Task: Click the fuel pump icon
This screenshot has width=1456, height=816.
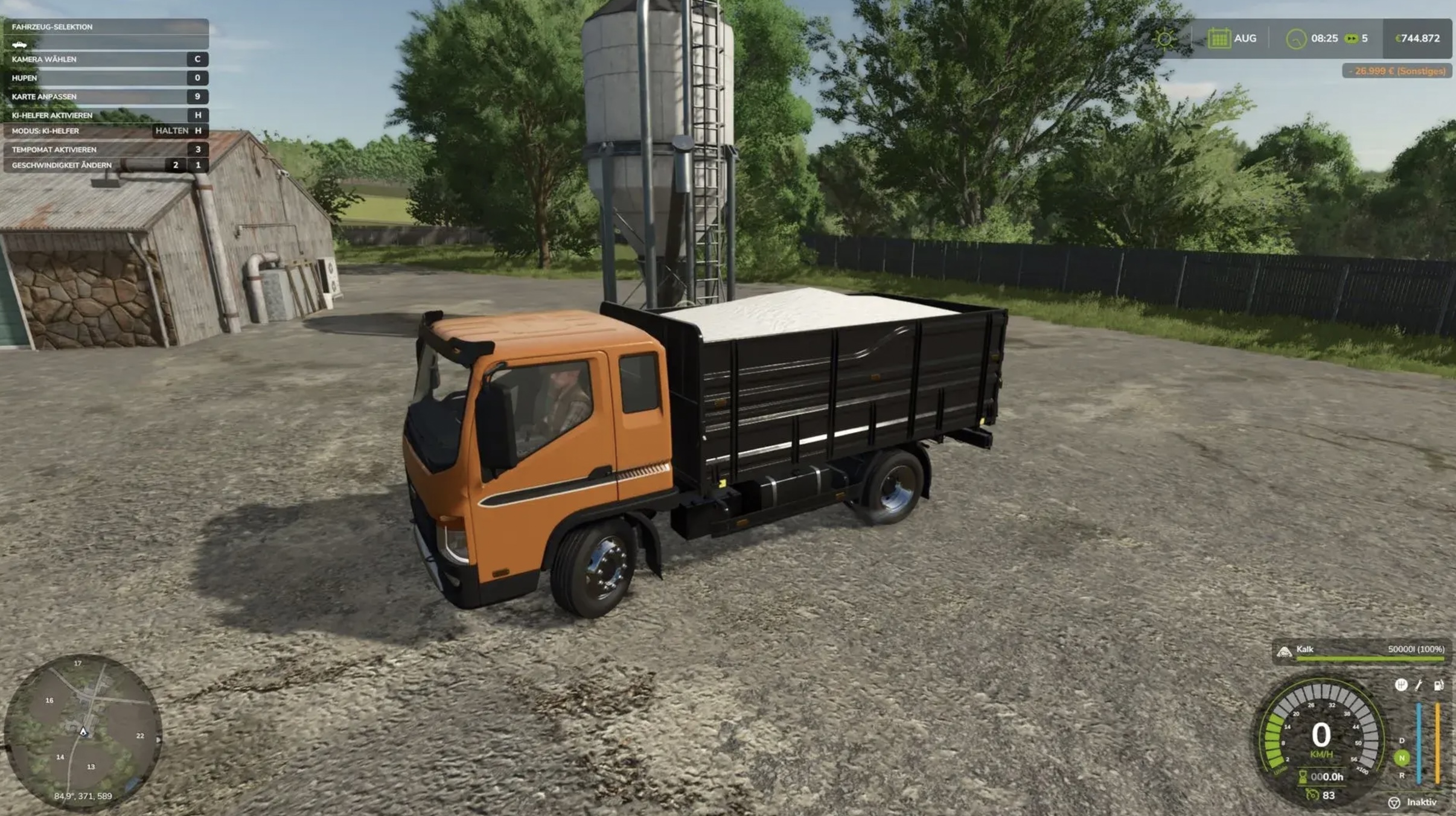Action: 1440,686
